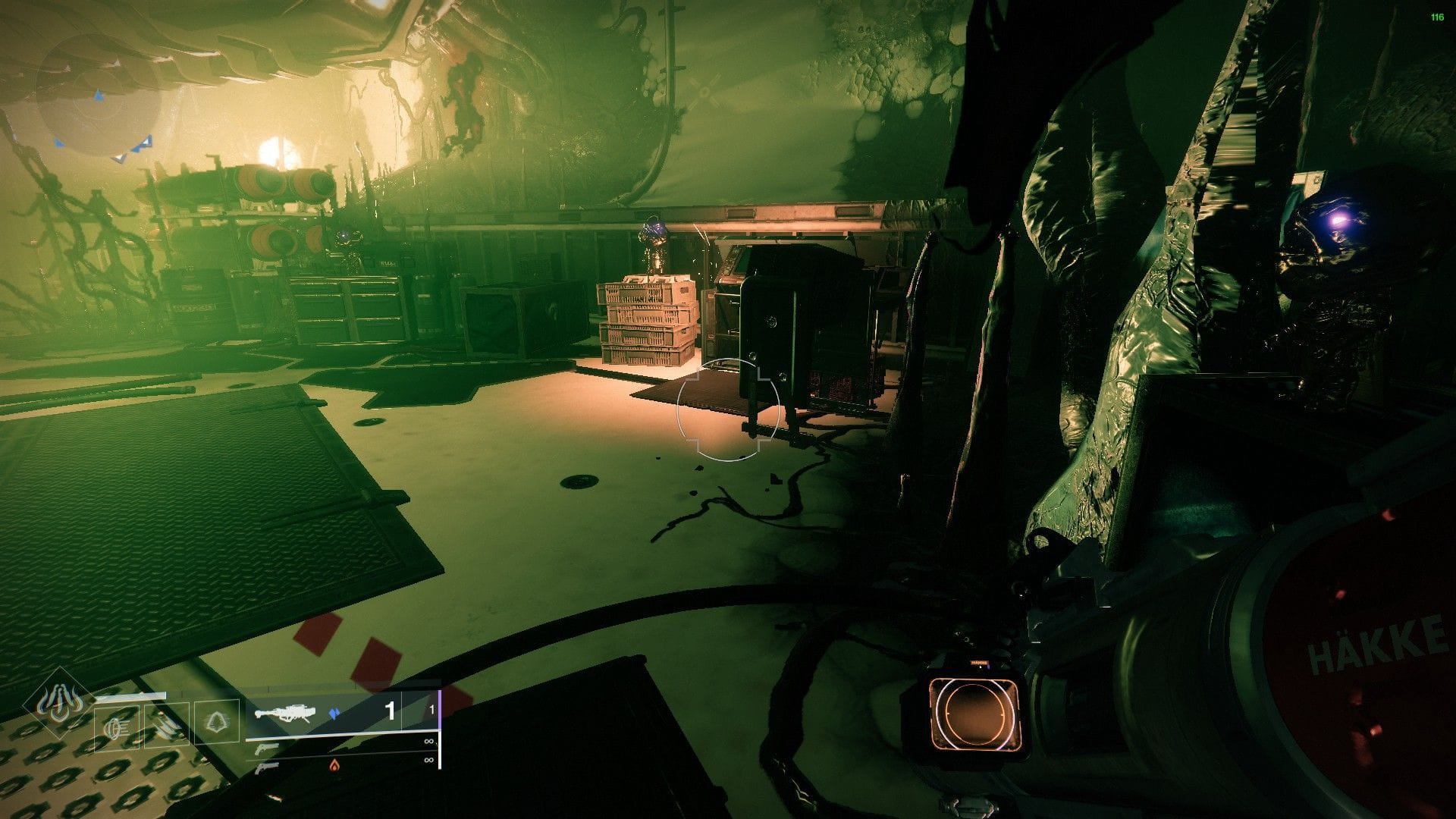Toggle the purple charge indicator bar
Viewport: 1456px width, 819px height.
point(439,709)
